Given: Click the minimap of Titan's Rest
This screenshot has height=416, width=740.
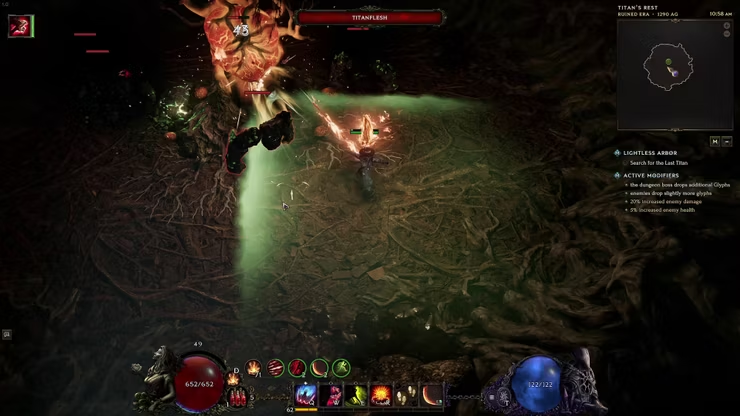Looking at the screenshot, I should 674,73.
